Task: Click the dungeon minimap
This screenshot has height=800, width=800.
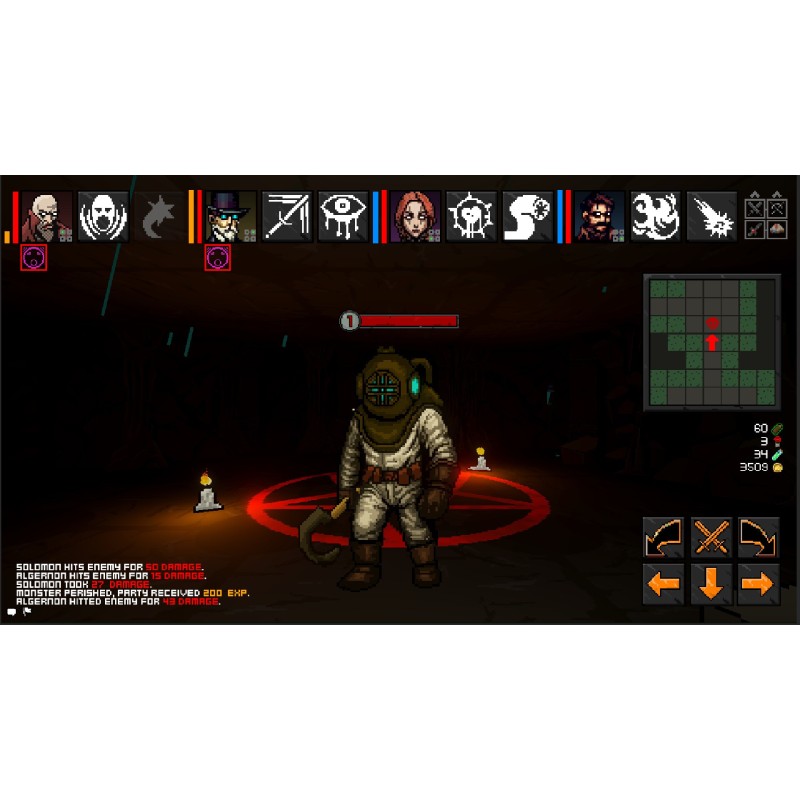Action: pos(711,342)
